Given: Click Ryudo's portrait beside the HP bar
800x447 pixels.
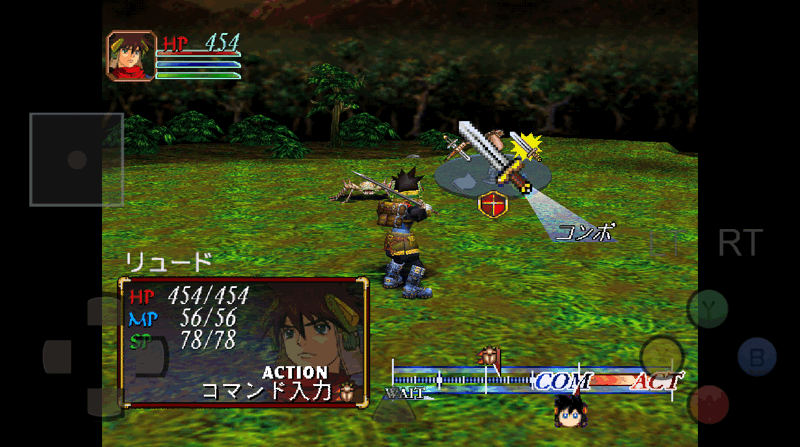Looking at the screenshot, I should [x=131, y=56].
